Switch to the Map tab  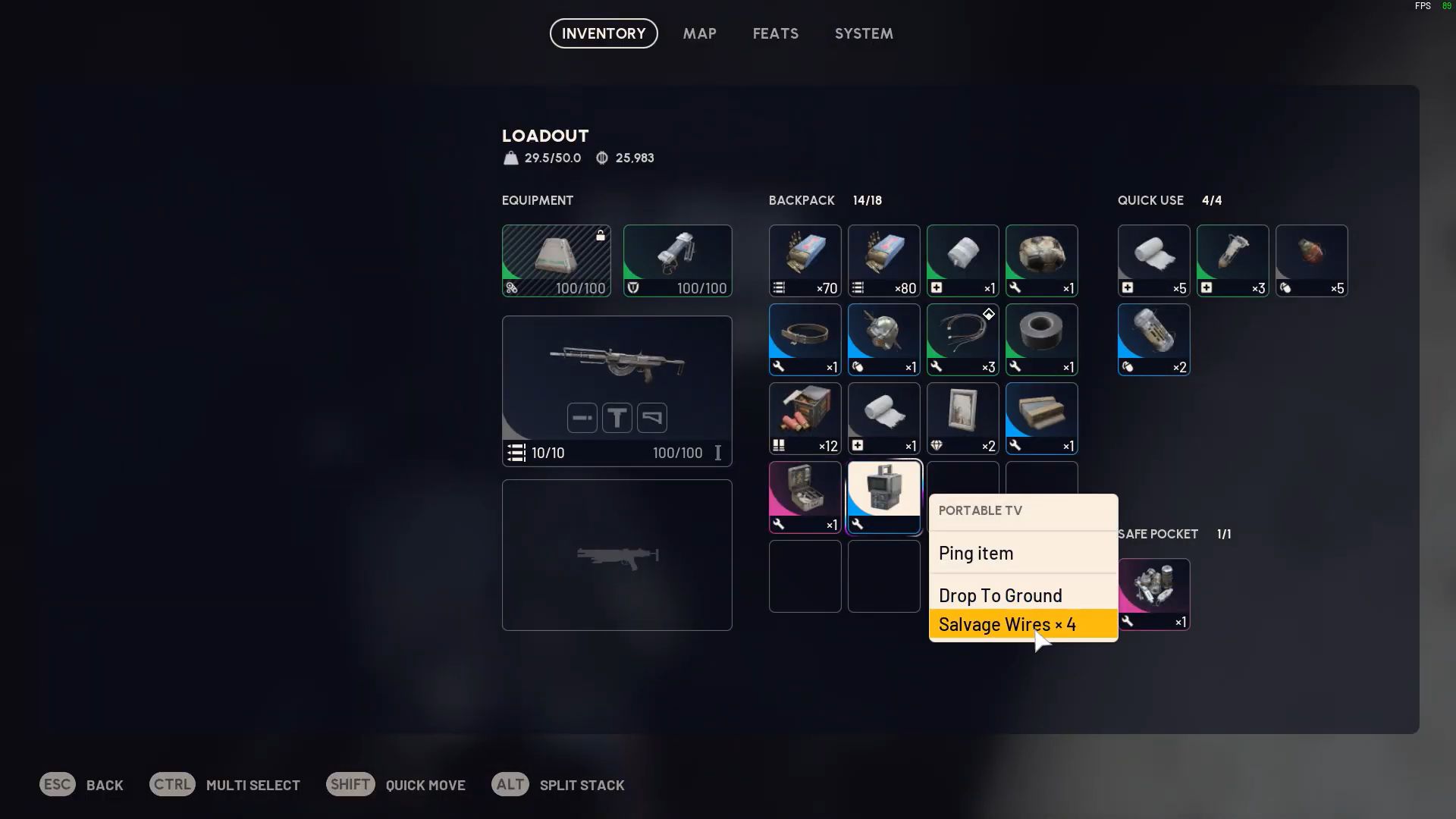[x=699, y=33]
